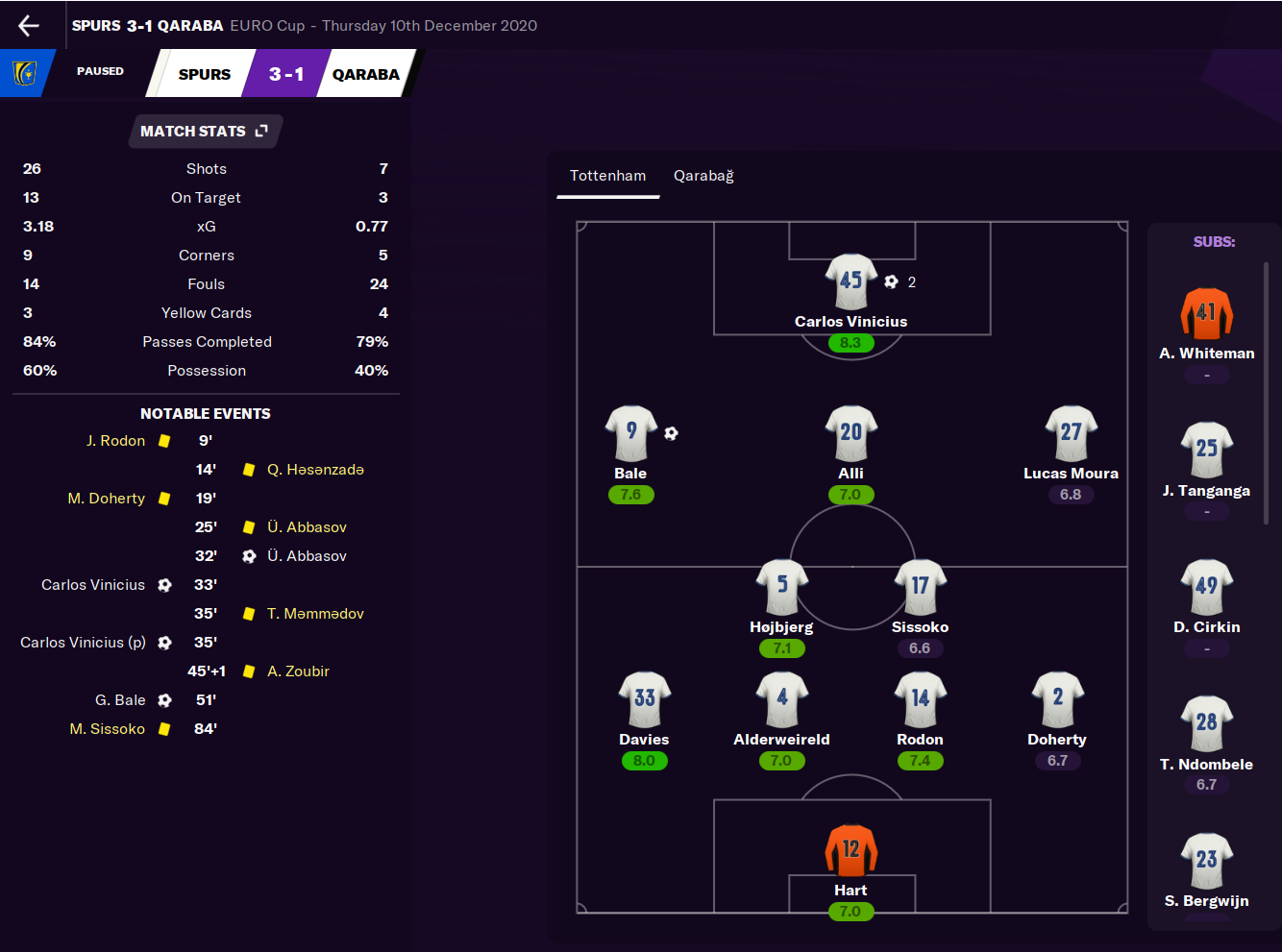Click Alderweireld's number 4 shirt

coord(781,698)
